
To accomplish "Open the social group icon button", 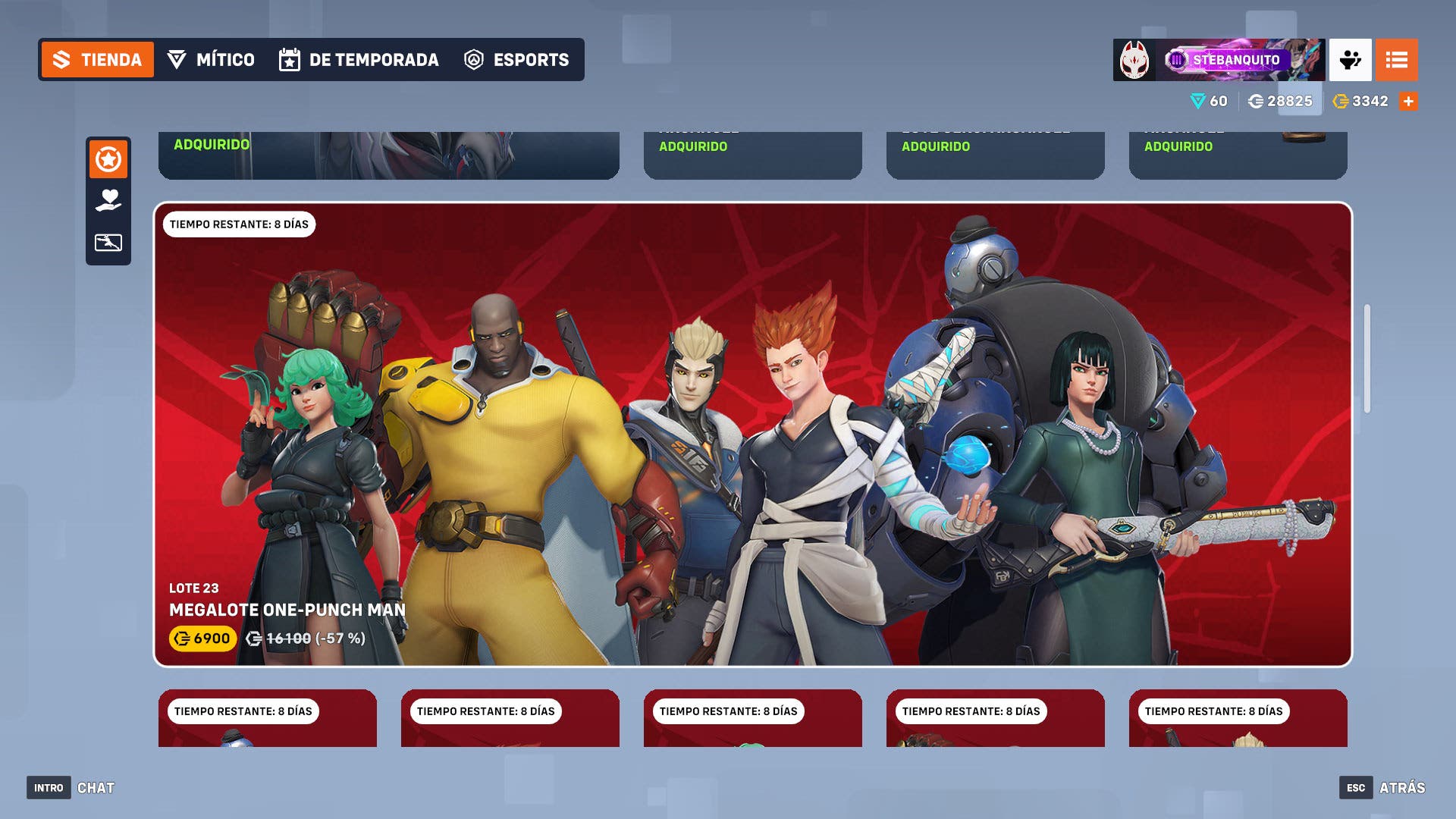I will tap(1350, 60).
